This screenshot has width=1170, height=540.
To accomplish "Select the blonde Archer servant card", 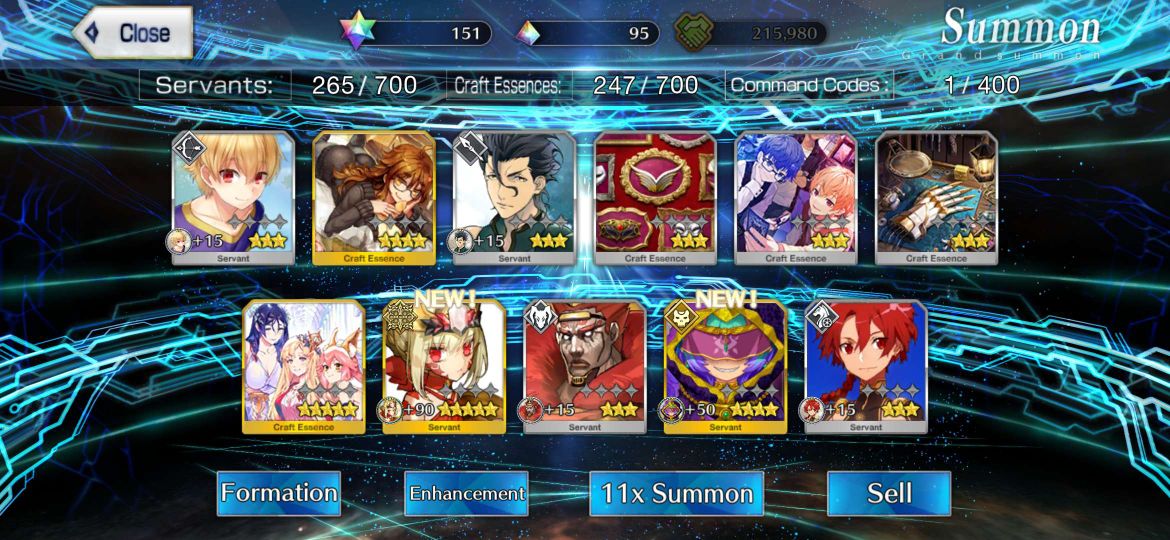I will (234, 197).
